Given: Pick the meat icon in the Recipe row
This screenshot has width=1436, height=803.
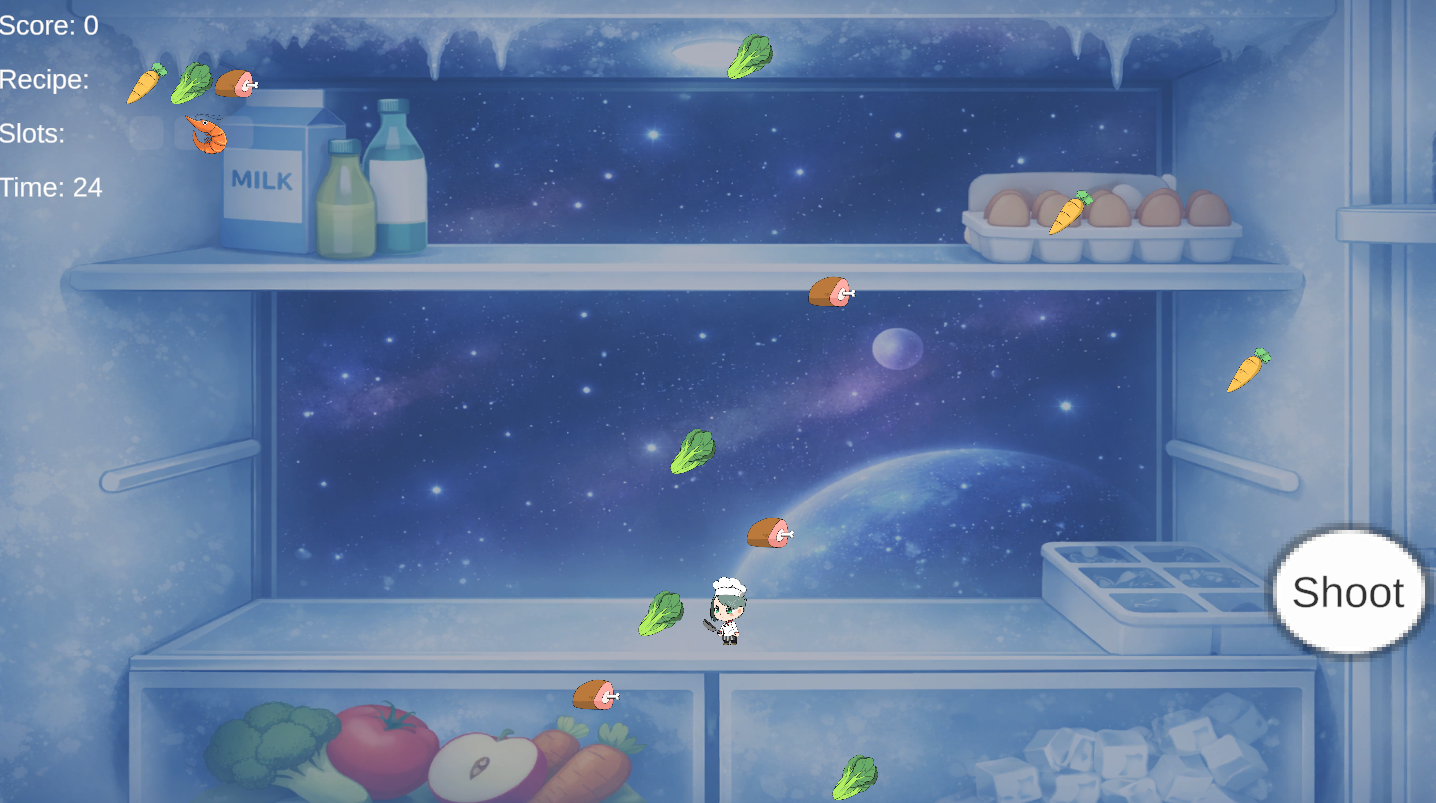Looking at the screenshot, I should click(236, 83).
